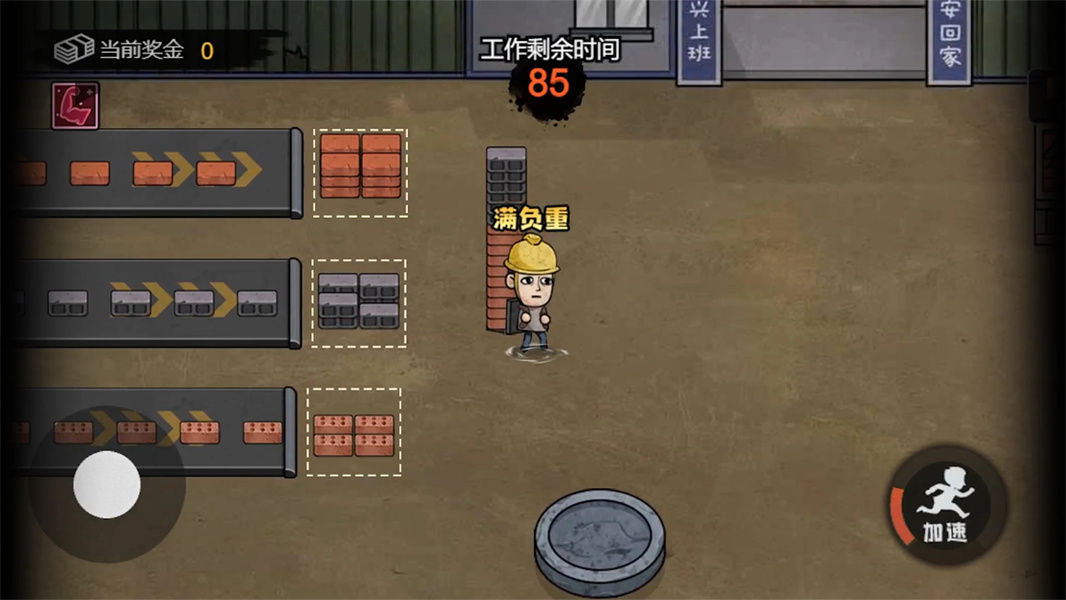1066x600 pixels.
Task: Activate the 加速 sprint button
Action: pyautogui.click(x=945, y=505)
